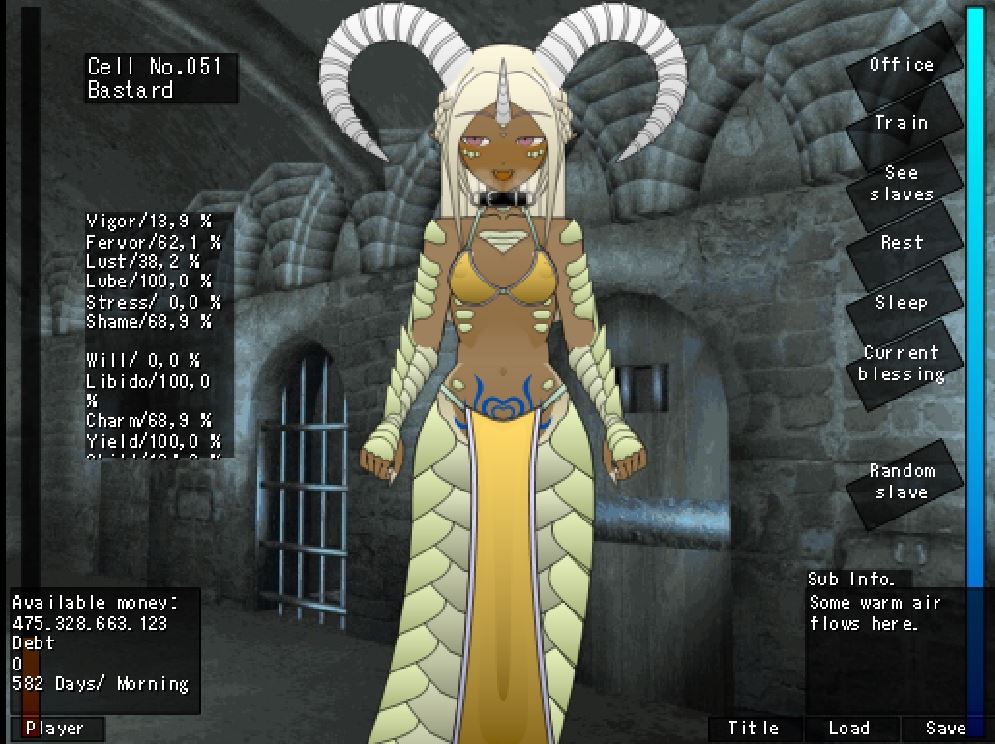Image resolution: width=995 pixels, height=744 pixels.
Task: Pick the Random slave button
Action: click(901, 481)
